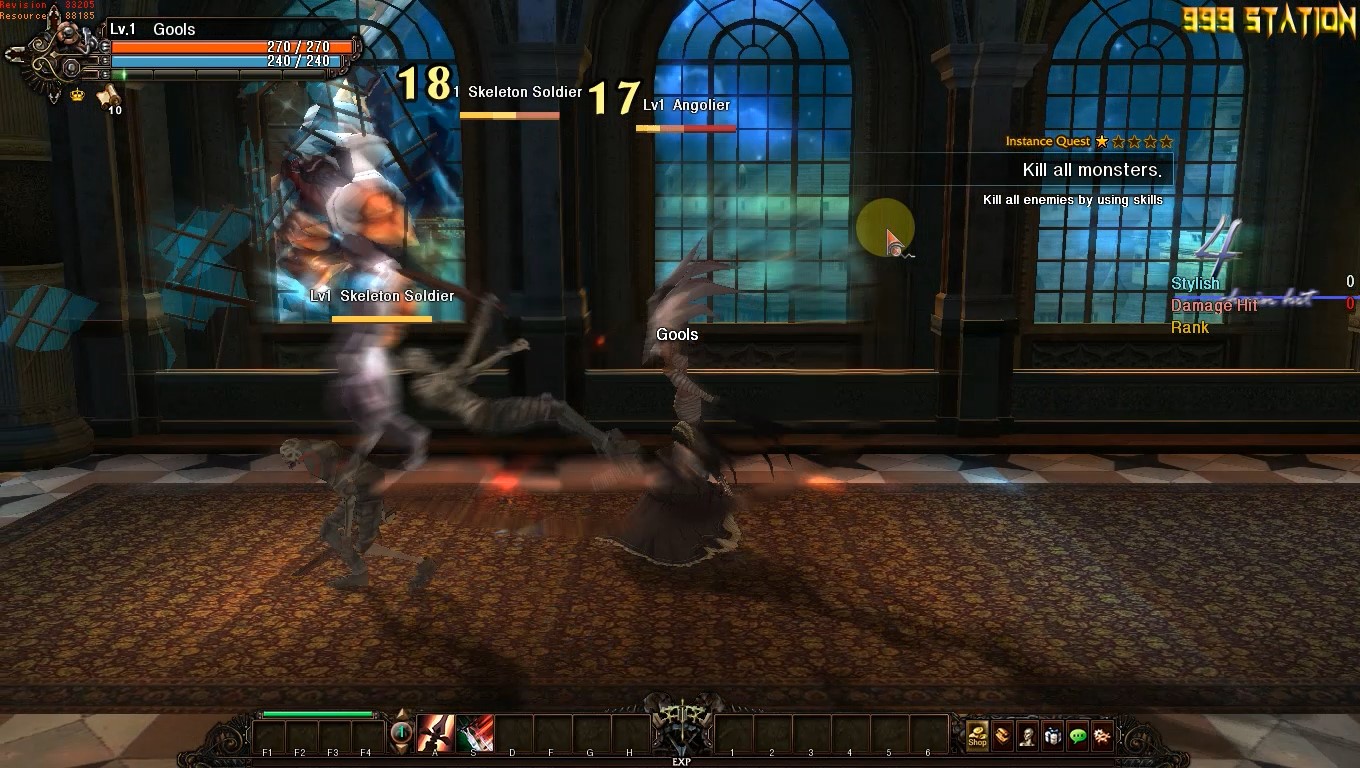Image resolution: width=1360 pixels, height=768 pixels.
Task: Open the stacked books icon next to Shop
Action: click(1002, 736)
